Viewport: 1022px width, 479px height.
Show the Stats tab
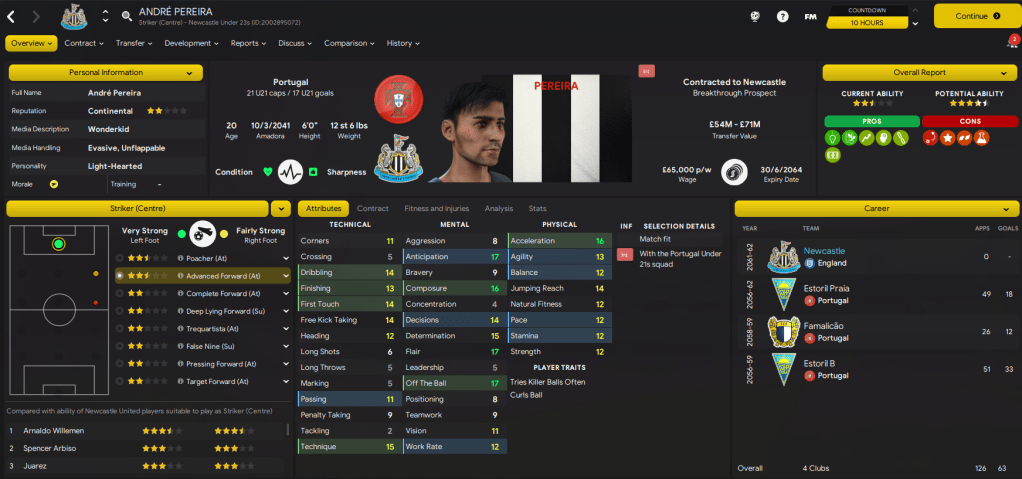coord(537,209)
